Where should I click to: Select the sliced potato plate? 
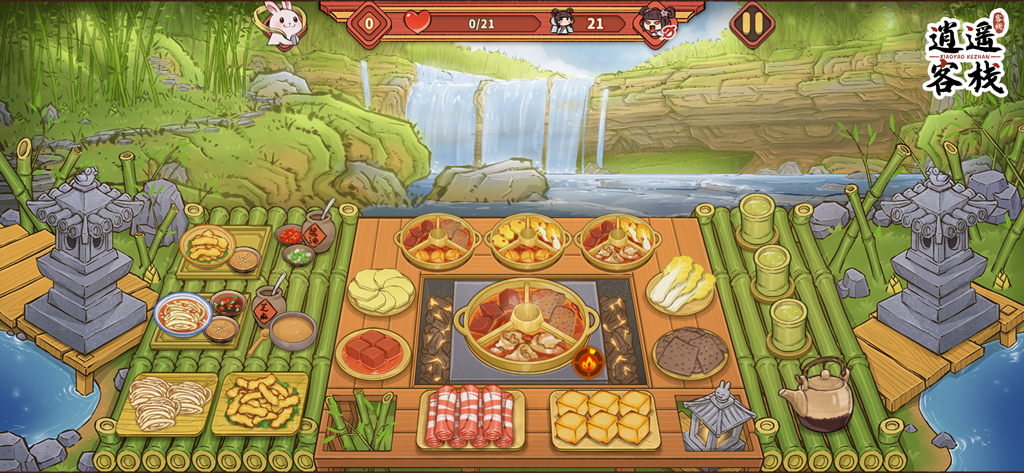click(381, 290)
